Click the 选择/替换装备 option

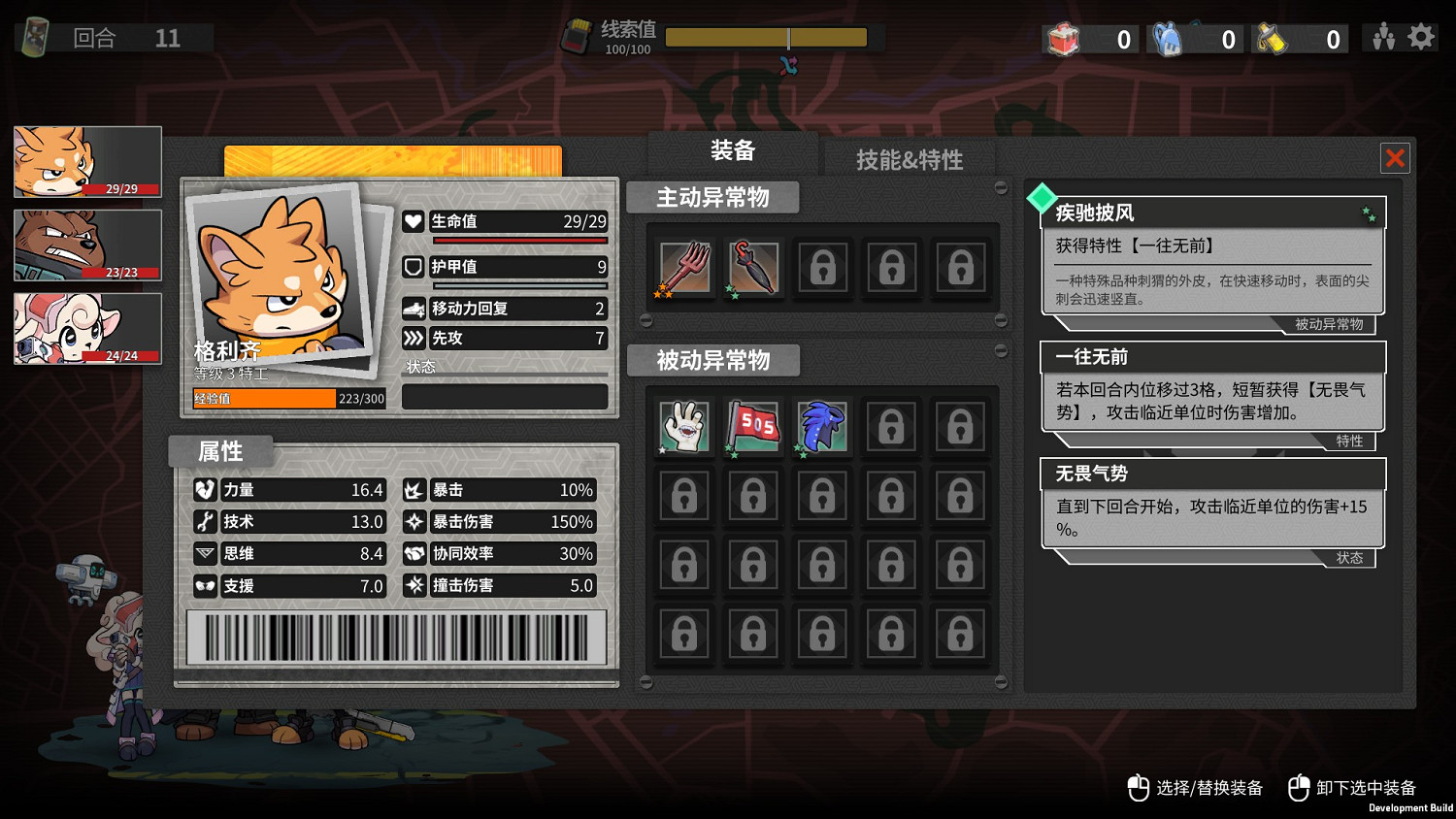tap(1207, 789)
